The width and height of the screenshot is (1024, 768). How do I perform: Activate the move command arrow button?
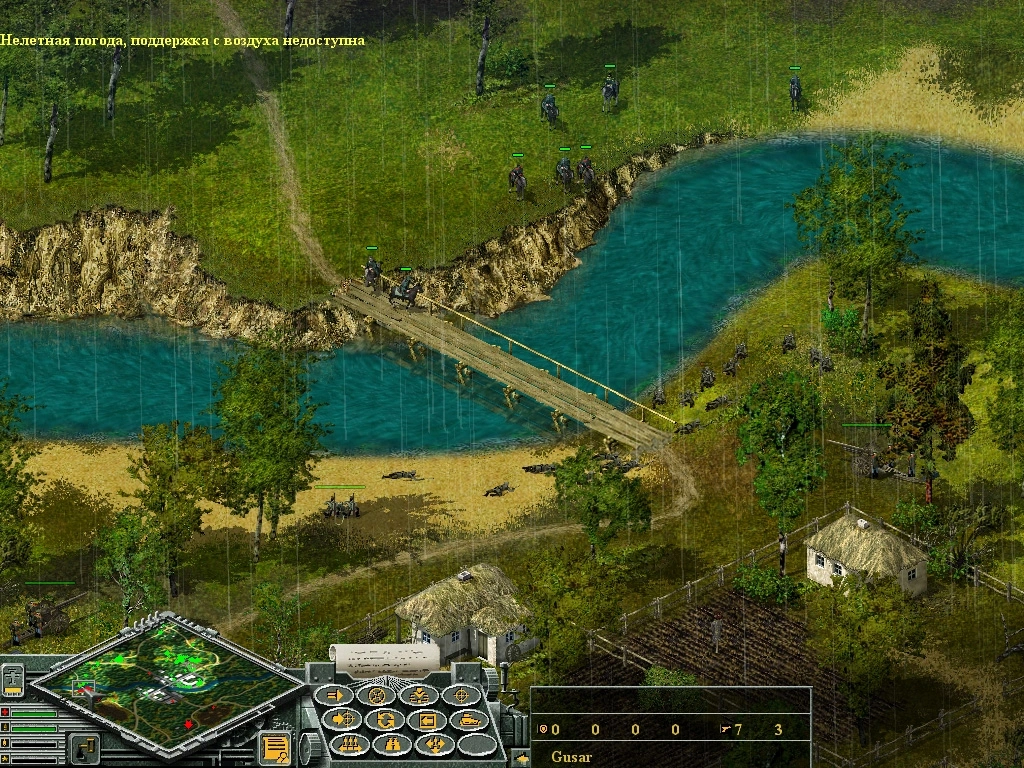click(x=336, y=695)
